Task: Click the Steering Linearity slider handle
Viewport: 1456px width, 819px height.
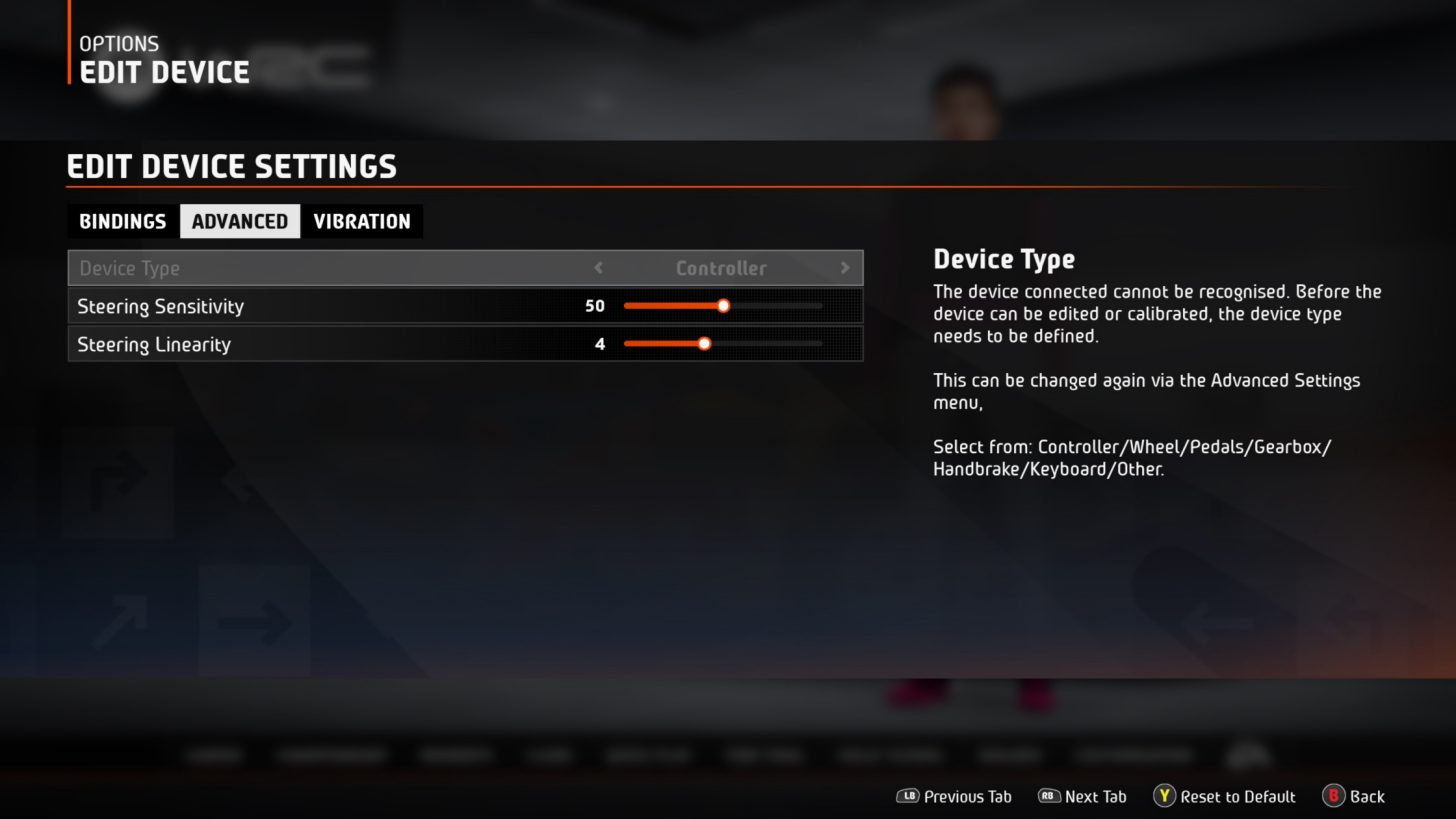Action: [x=704, y=343]
